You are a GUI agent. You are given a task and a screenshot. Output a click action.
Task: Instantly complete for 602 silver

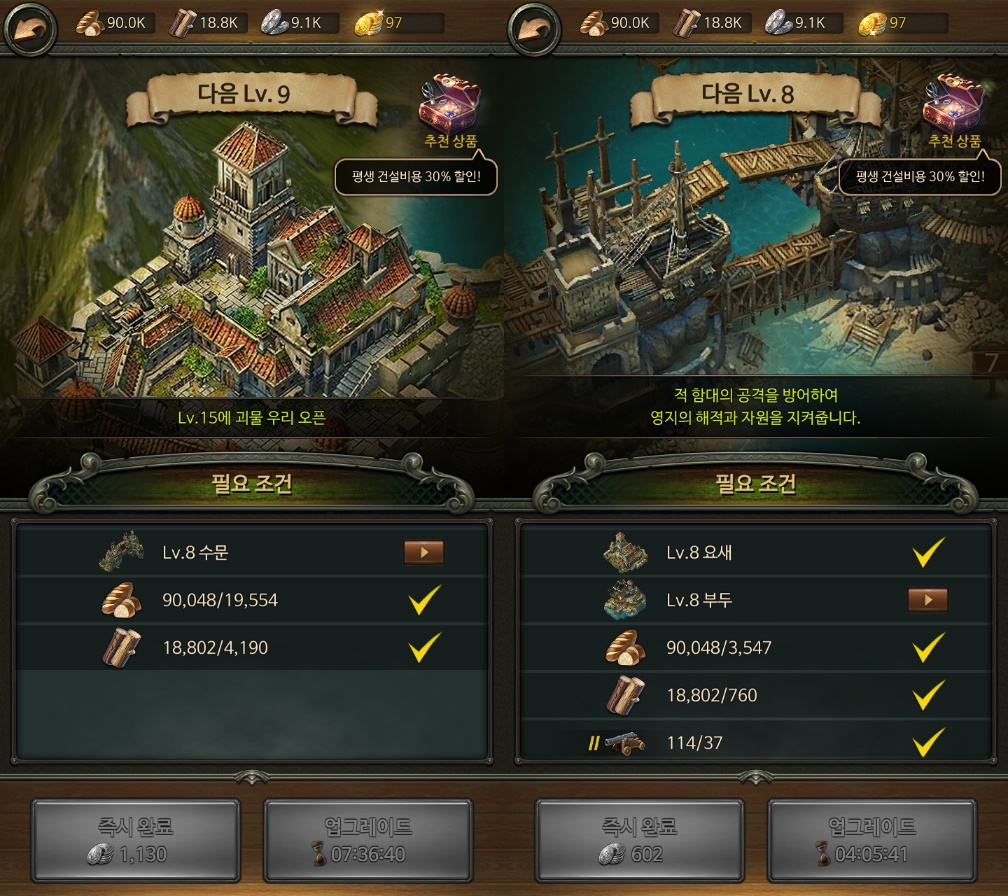[x=640, y=841]
